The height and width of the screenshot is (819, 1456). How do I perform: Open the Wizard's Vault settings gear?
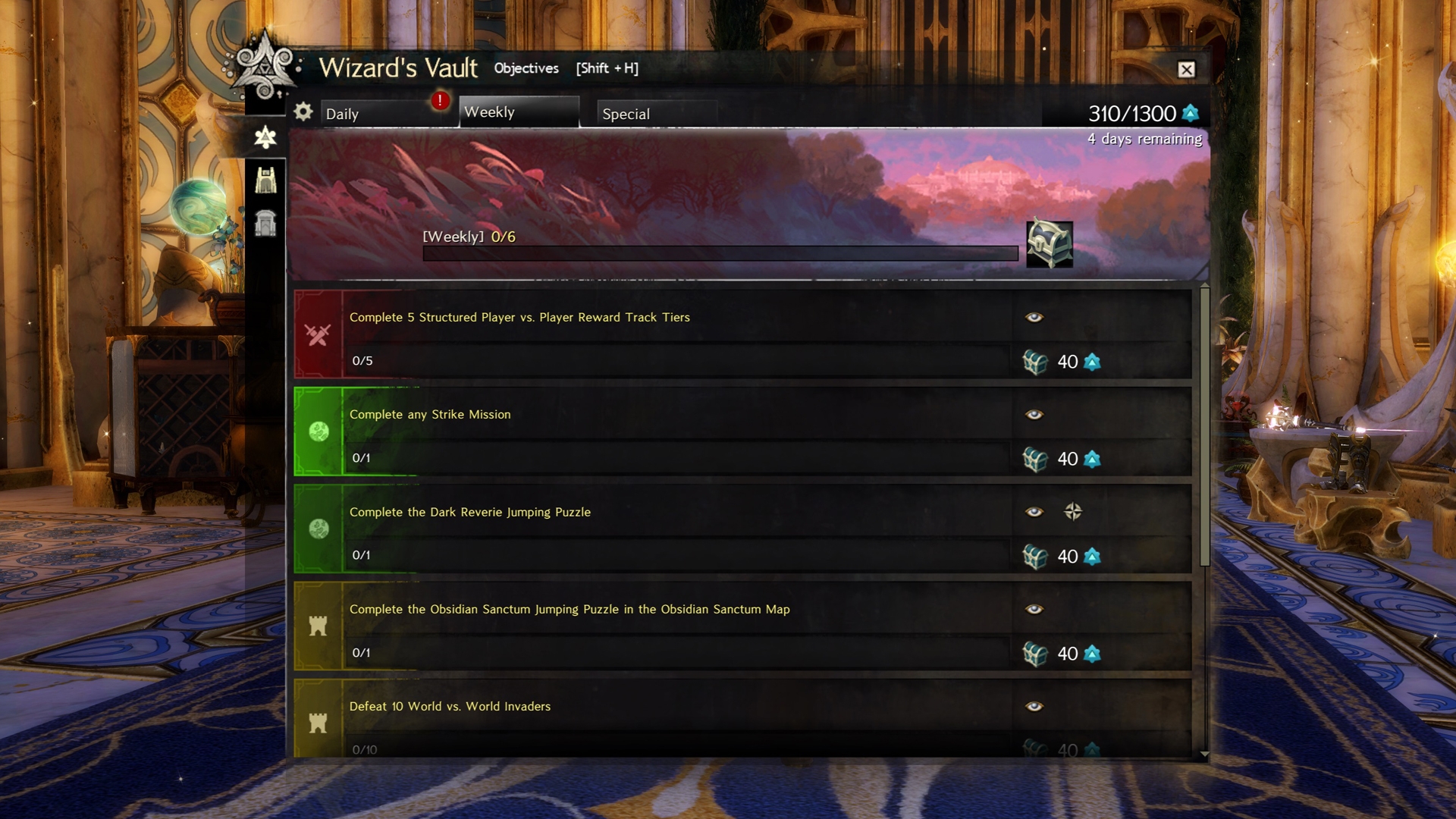(x=303, y=111)
